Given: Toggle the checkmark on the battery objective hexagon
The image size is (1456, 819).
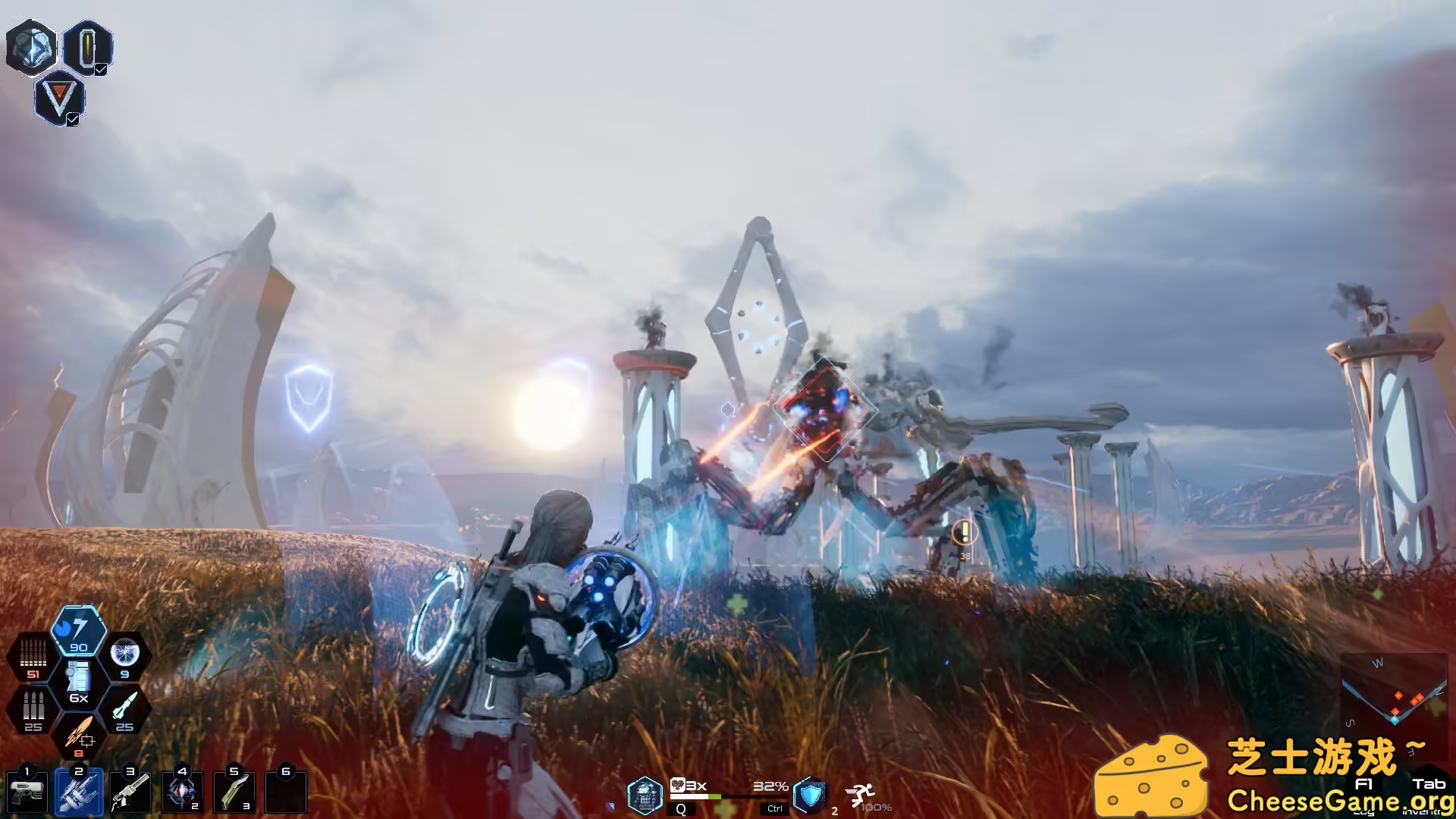Looking at the screenshot, I should [99, 70].
